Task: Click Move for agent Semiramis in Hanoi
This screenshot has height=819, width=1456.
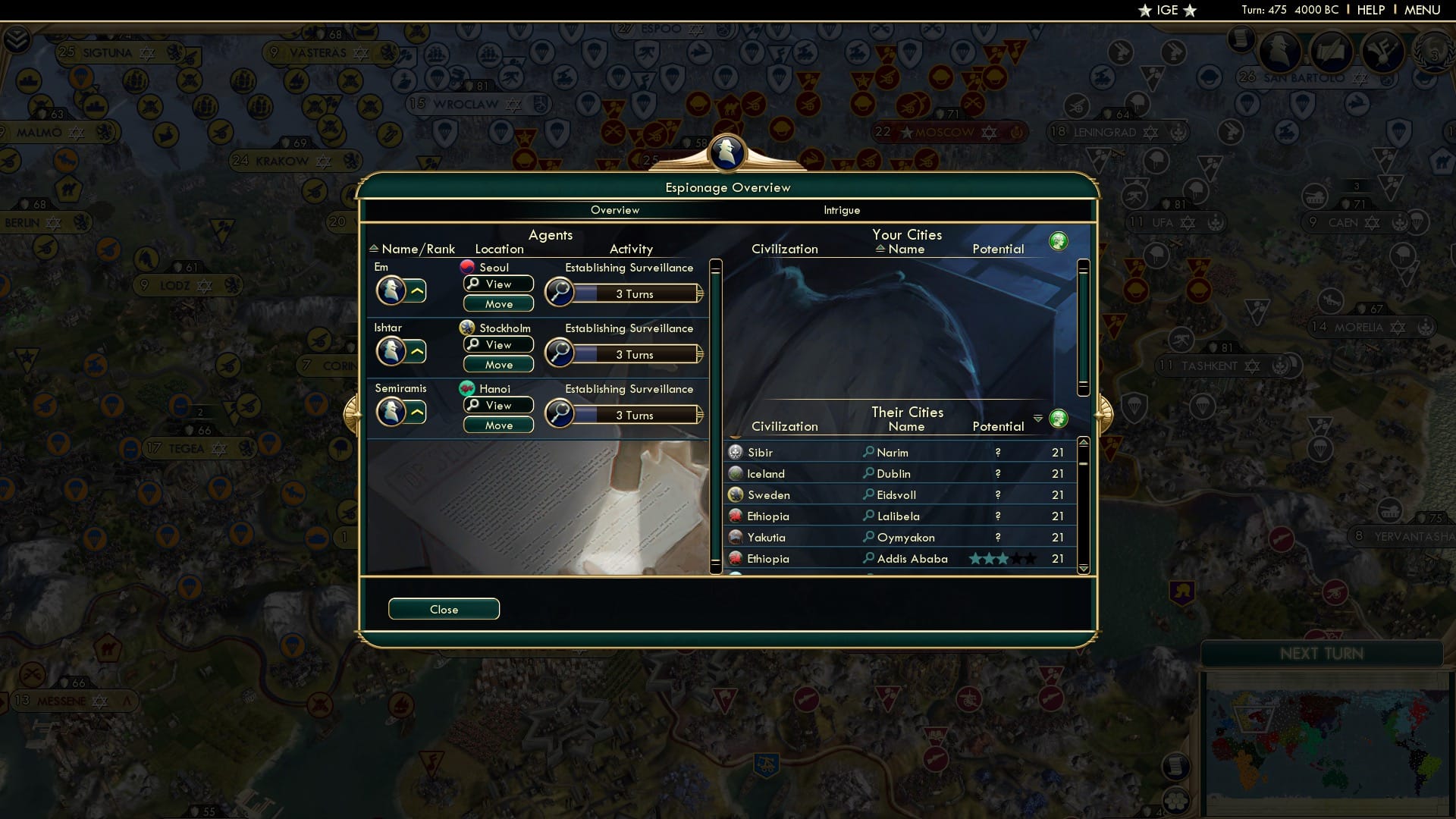Action: (x=497, y=425)
